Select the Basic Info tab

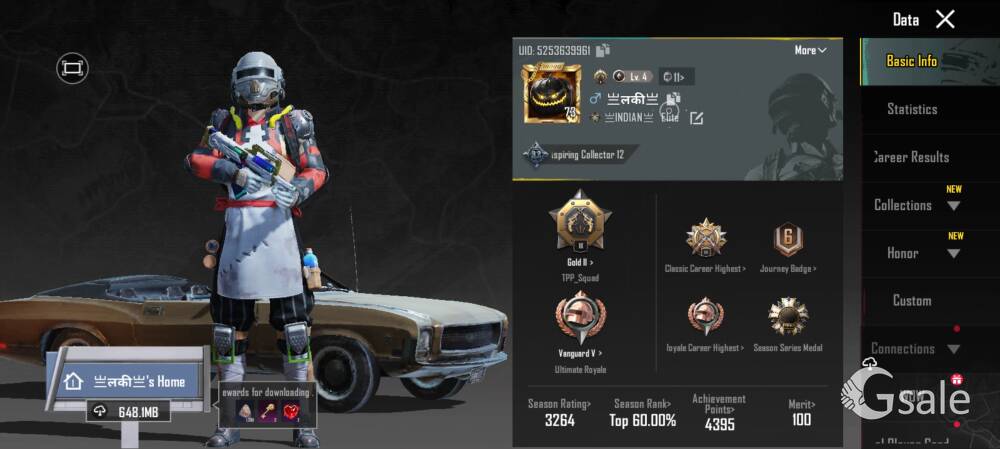(912, 61)
